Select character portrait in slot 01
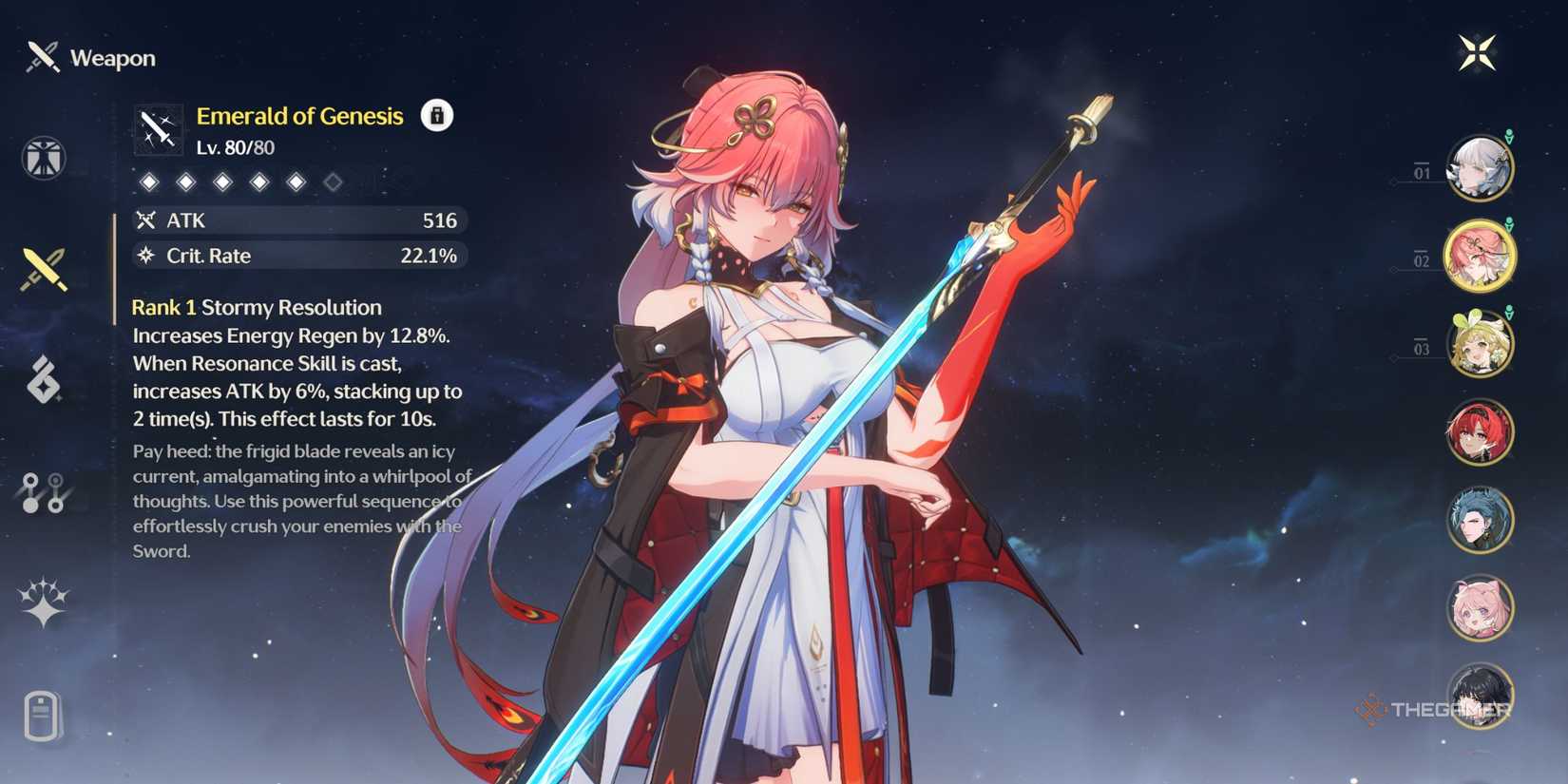The width and height of the screenshot is (1568, 784). pos(1481,168)
